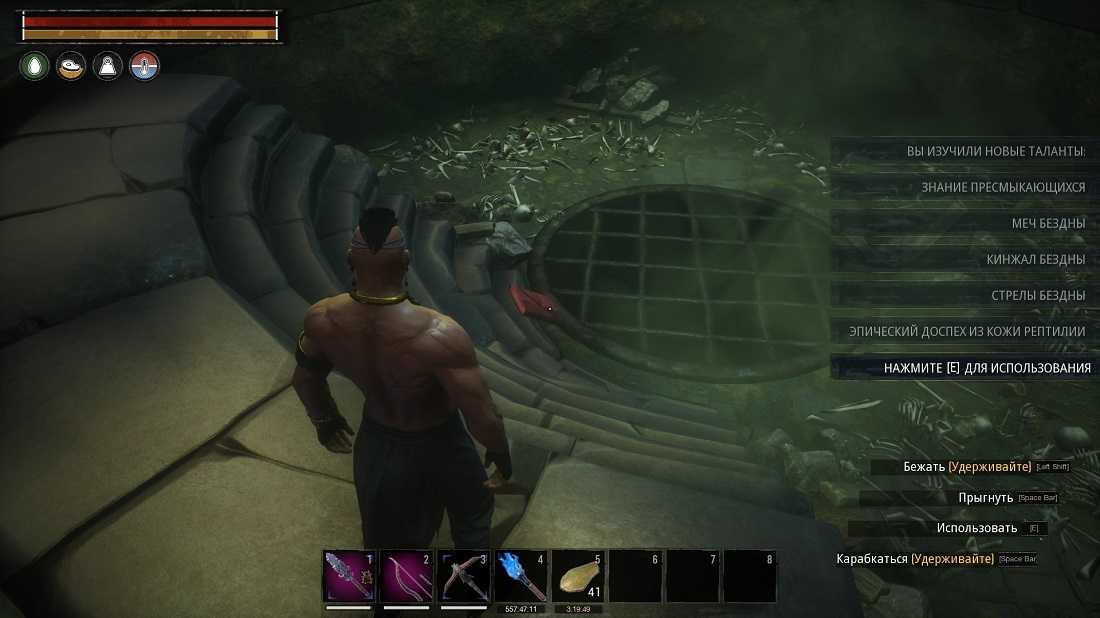Select the spear in hotbar slot 1

tap(350, 576)
